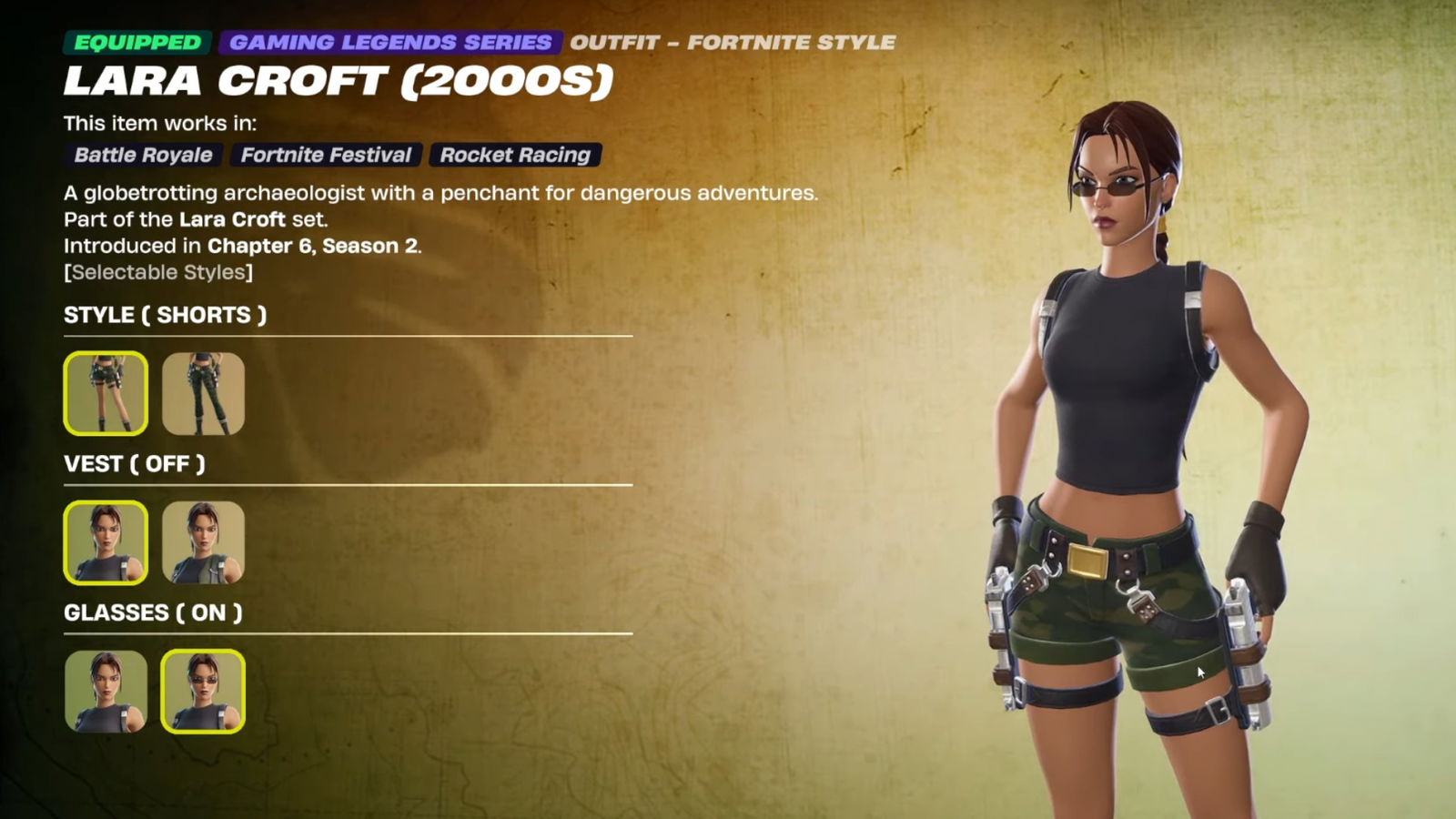1456x819 pixels.
Task: Click the Gaming Legends Series label
Action: point(390,43)
